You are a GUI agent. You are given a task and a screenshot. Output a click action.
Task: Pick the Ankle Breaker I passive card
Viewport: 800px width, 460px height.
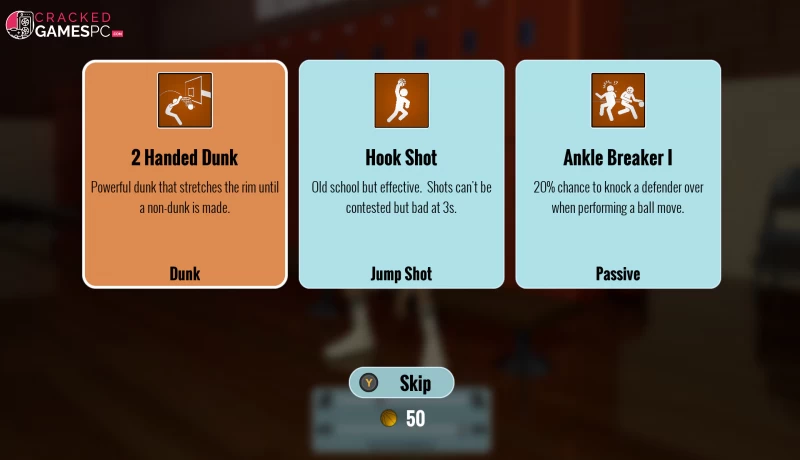618,174
